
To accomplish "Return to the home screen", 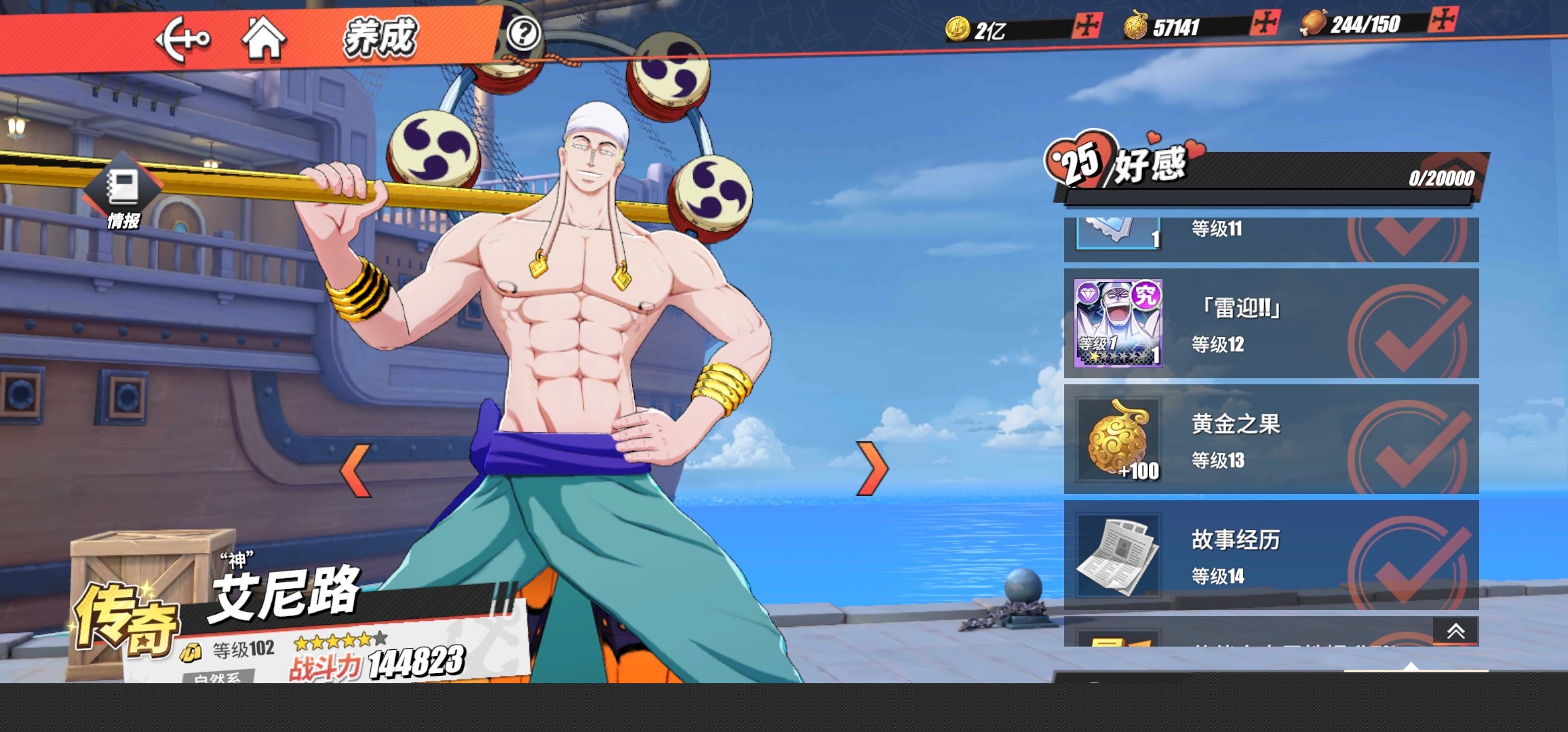I will coord(264,38).
